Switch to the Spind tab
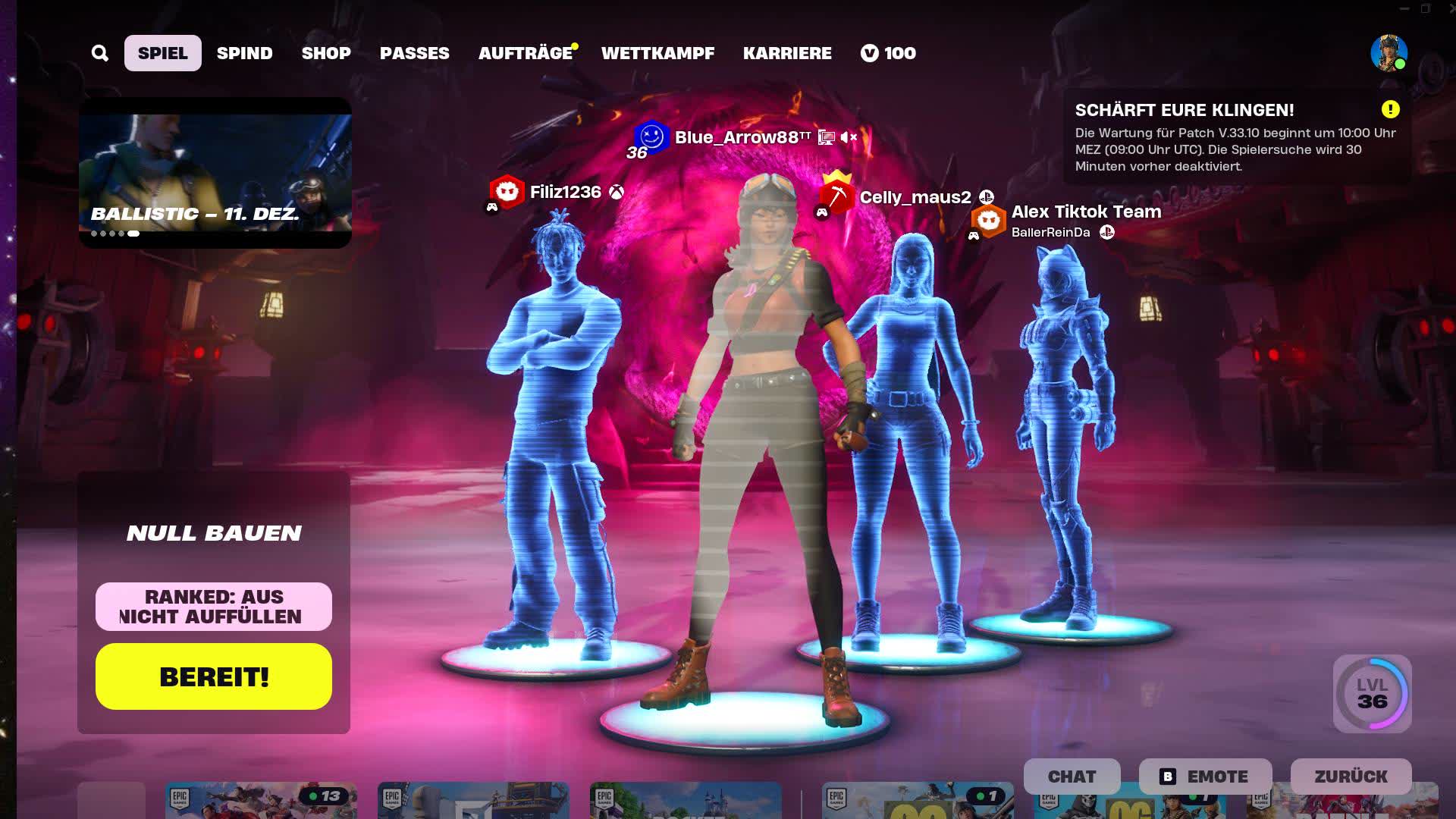1456x819 pixels. (x=244, y=53)
